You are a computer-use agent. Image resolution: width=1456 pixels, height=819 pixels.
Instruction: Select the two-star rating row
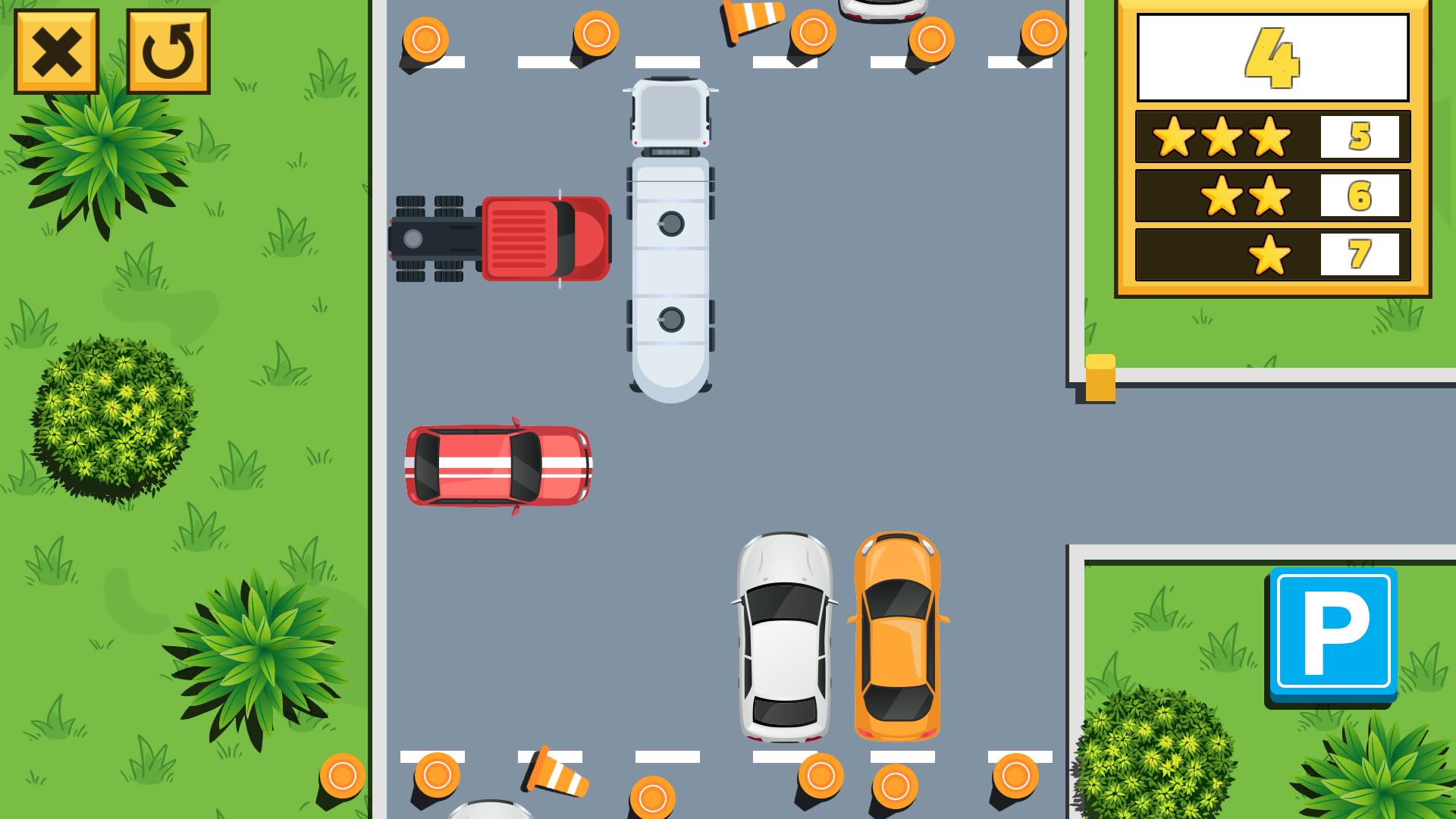pyautogui.click(x=1244, y=193)
